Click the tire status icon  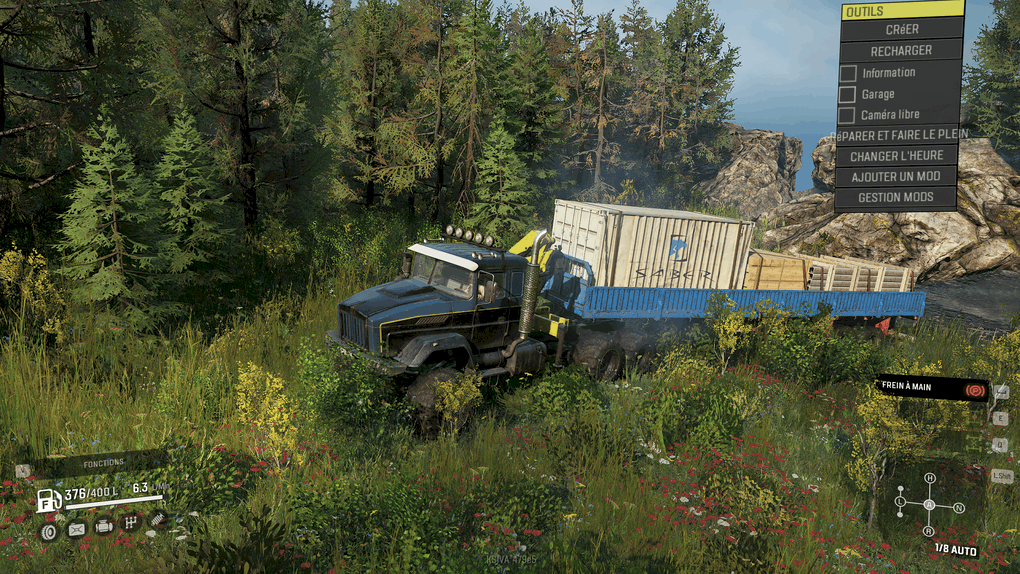pos(48,530)
